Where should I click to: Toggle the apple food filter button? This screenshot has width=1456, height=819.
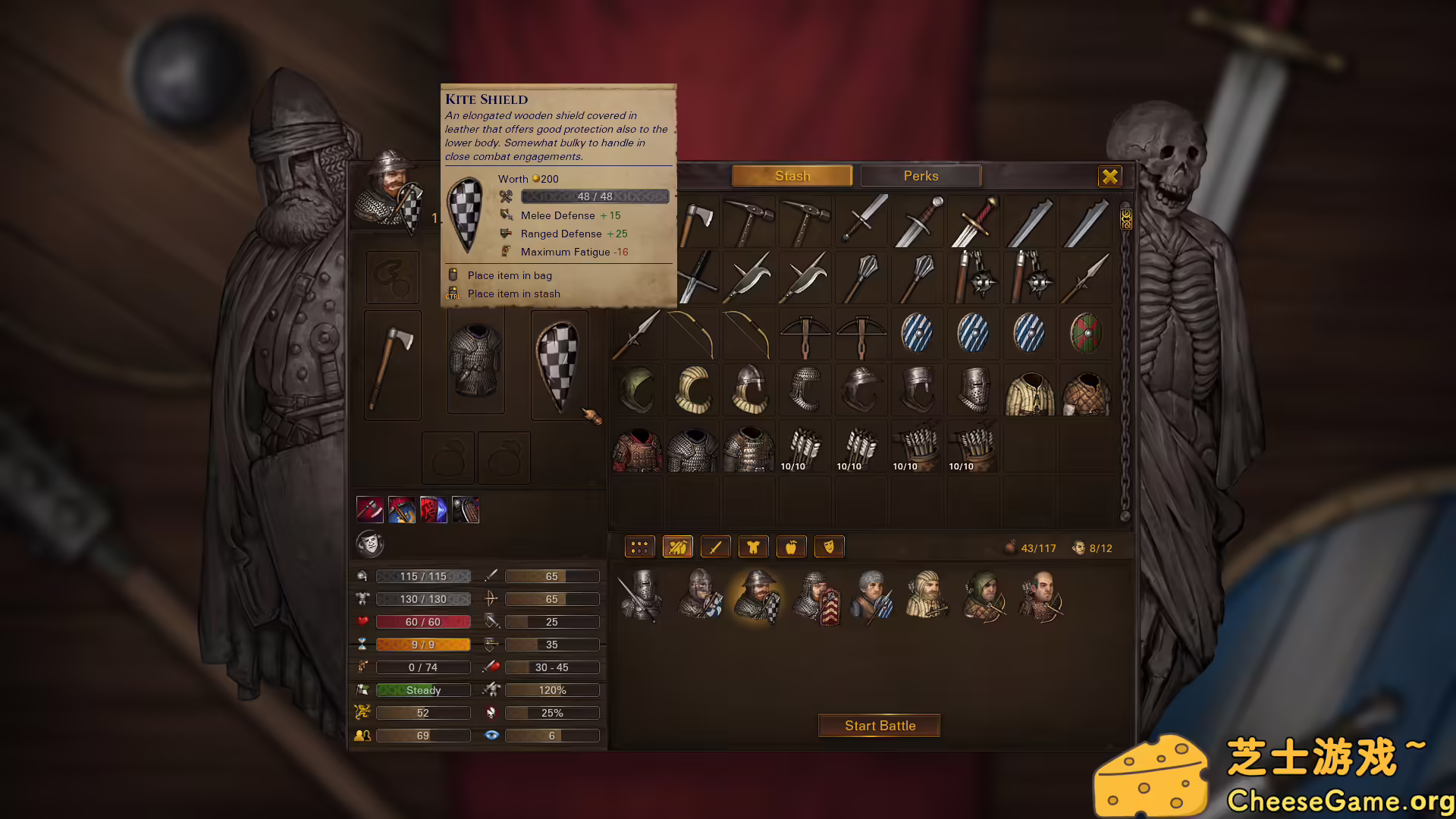[791, 547]
